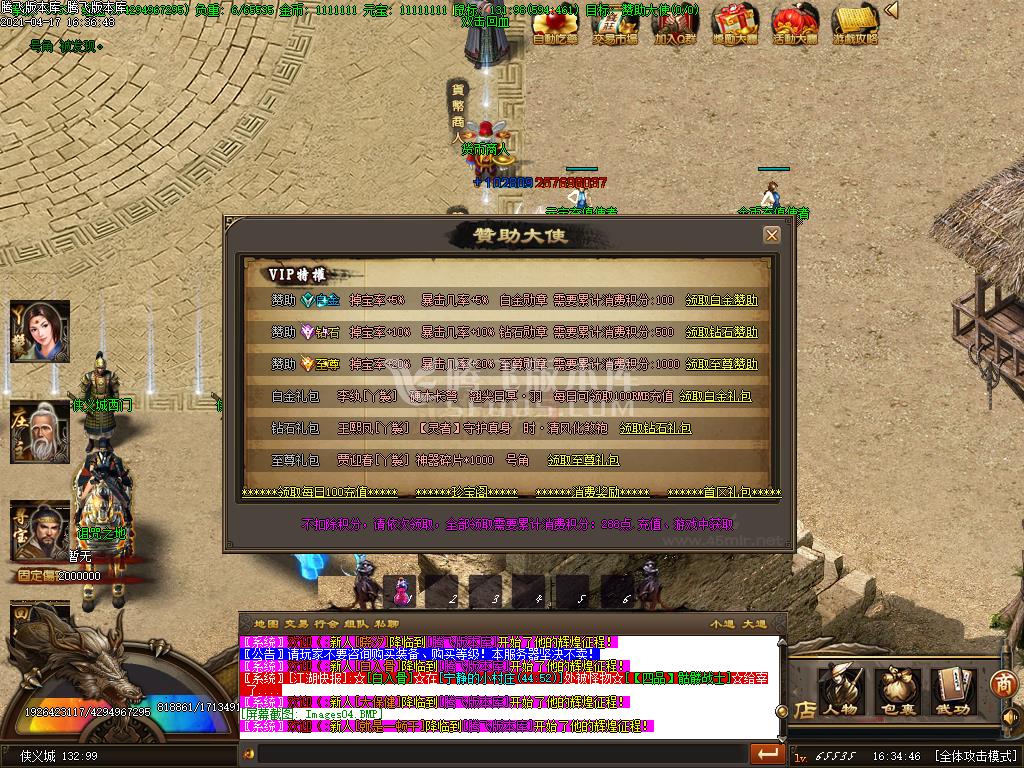
Task: Open the 首区礼包 gift pack link
Action: [724, 493]
